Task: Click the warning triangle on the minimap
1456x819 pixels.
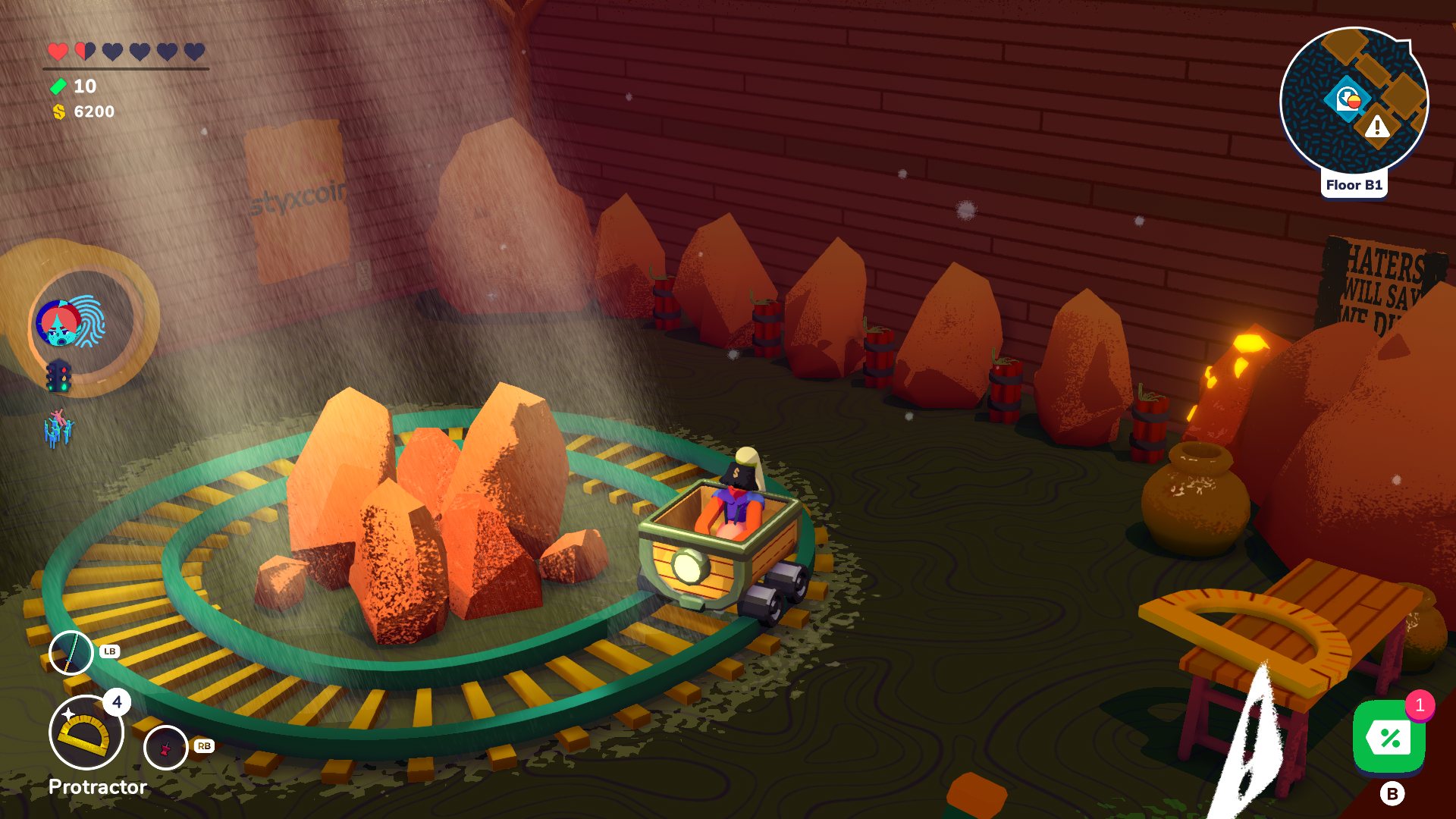Action: point(1377,126)
